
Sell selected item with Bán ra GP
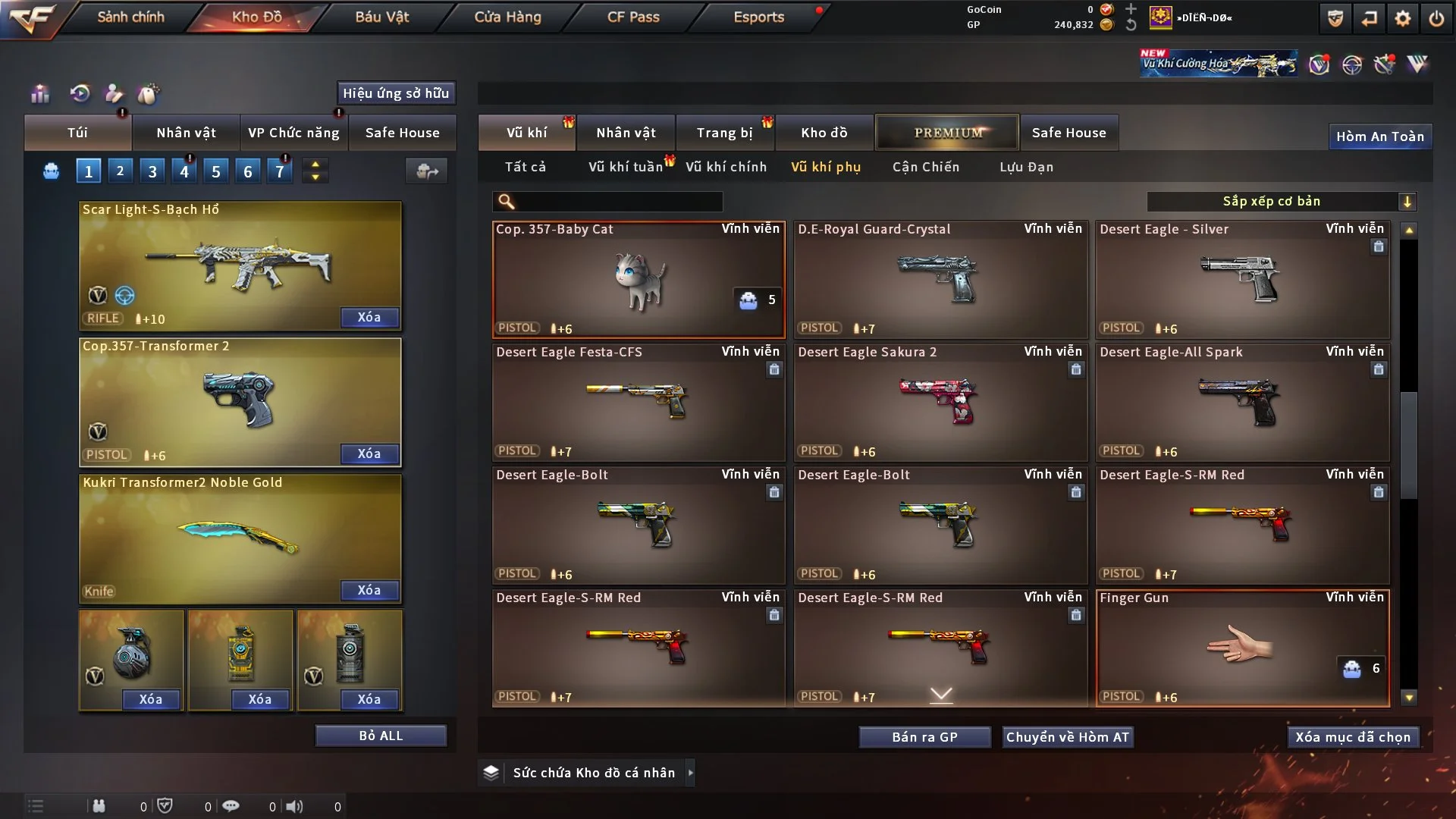pyautogui.click(x=924, y=737)
